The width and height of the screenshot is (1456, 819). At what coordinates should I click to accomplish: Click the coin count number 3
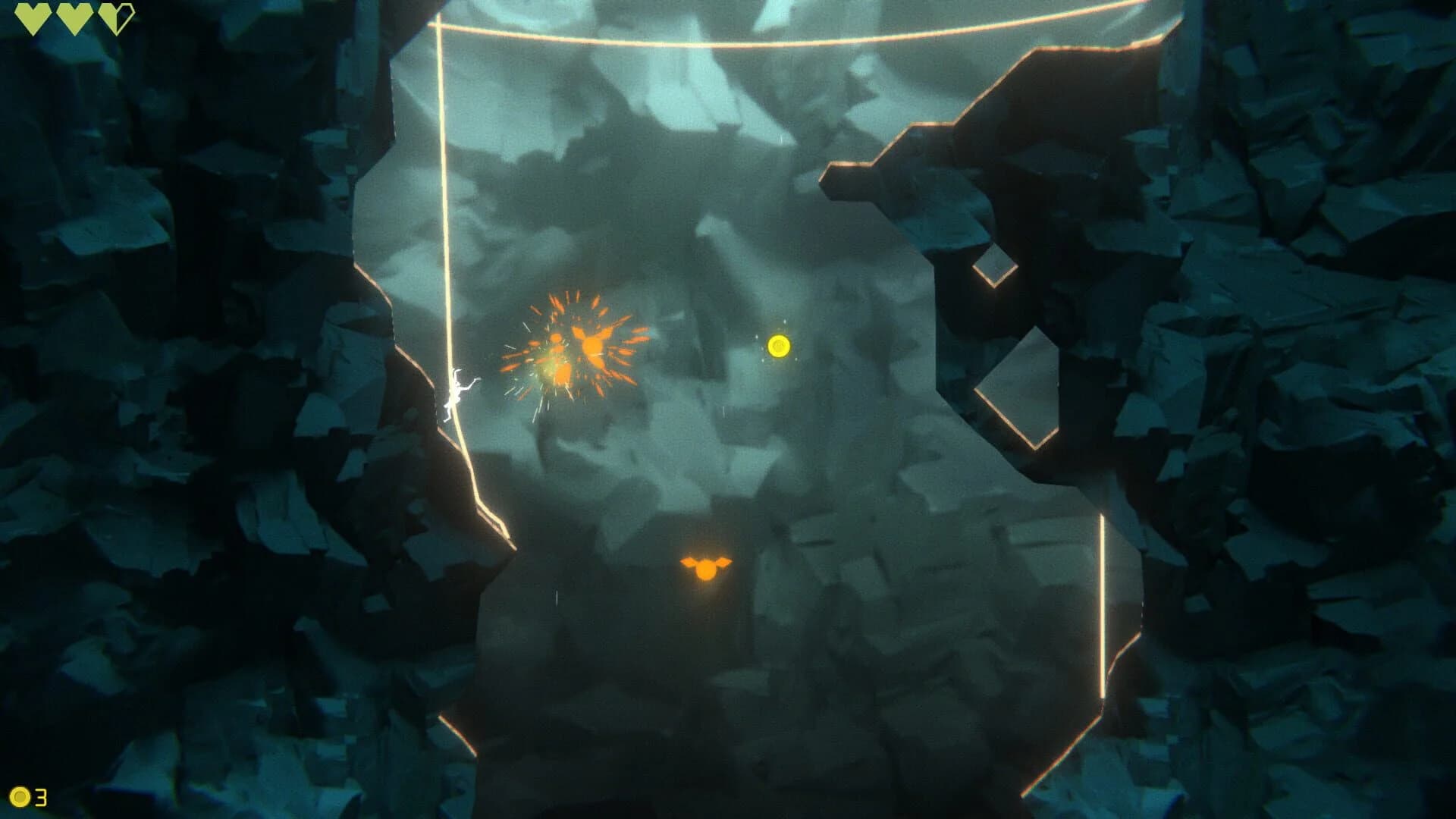[42, 798]
